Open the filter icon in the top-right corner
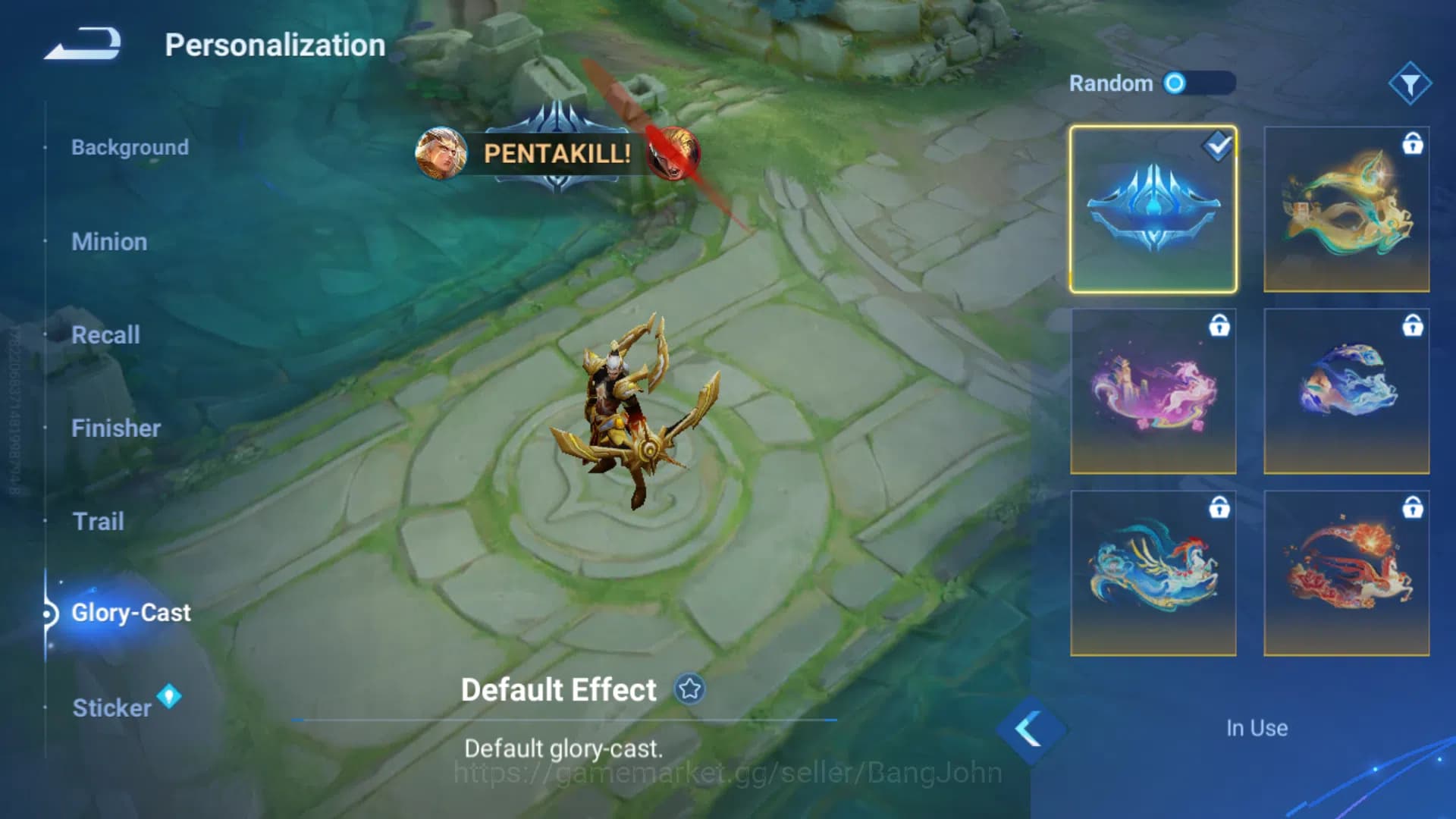Image resolution: width=1456 pixels, height=819 pixels. pyautogui.click(x=1410, y=83)
